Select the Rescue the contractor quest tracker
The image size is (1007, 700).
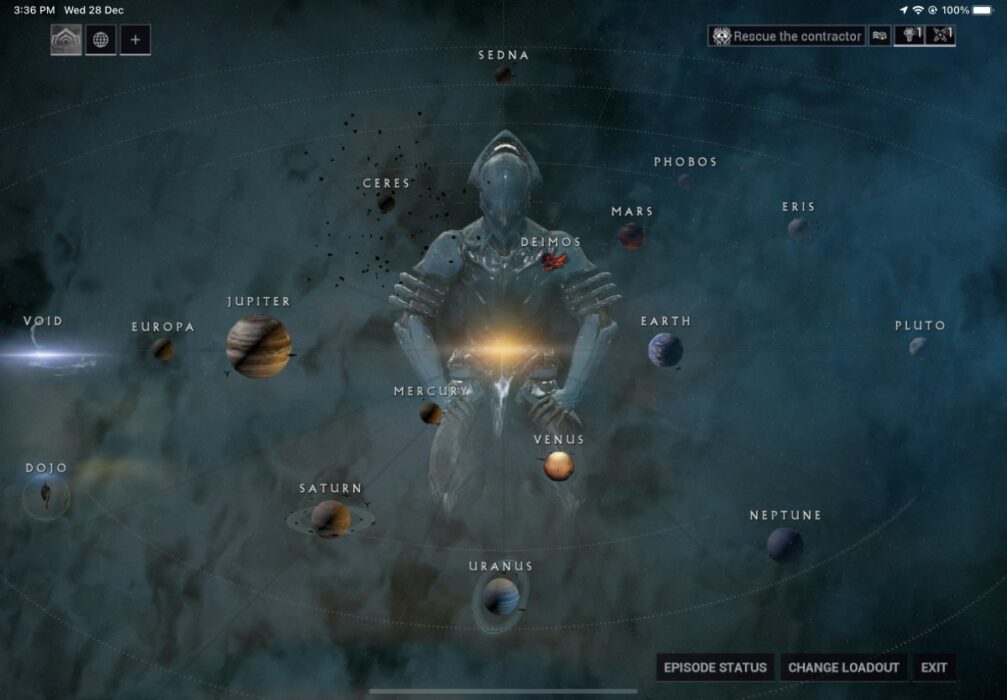coord(787,36)
